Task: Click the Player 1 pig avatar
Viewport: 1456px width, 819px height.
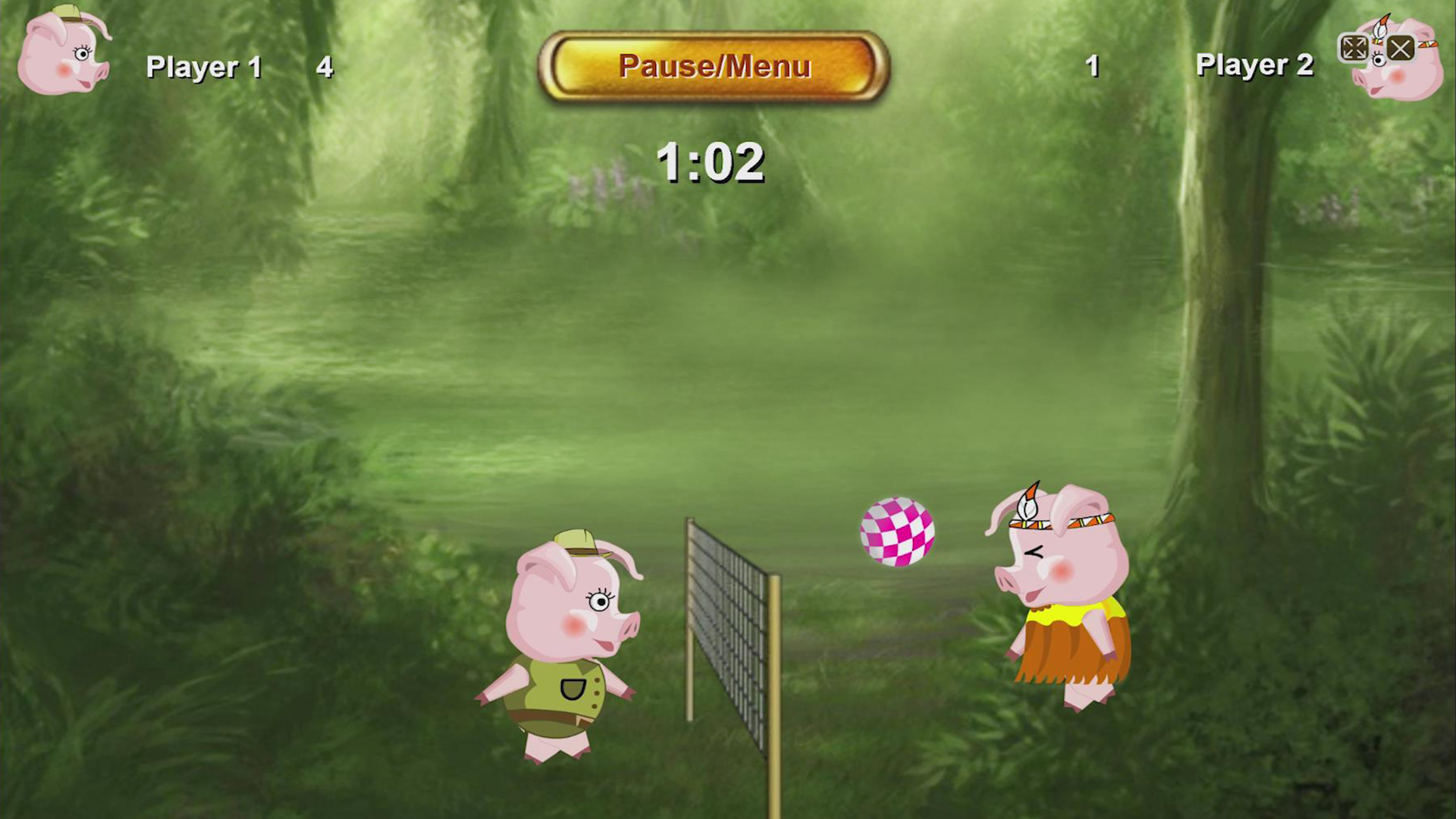Action: (64, 53)
